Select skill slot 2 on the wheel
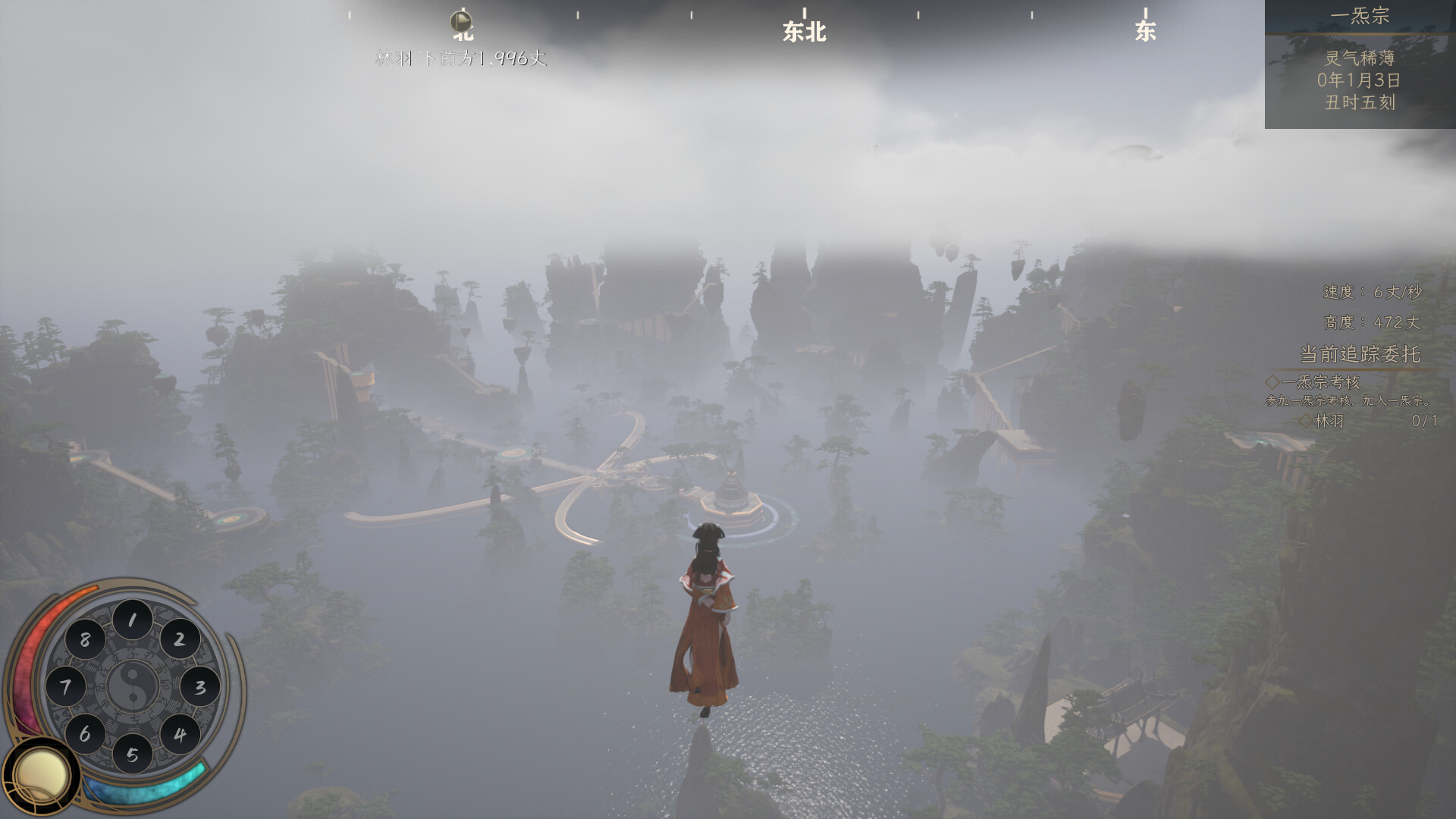The image size is (1456, 819). [x=180, y=639]
